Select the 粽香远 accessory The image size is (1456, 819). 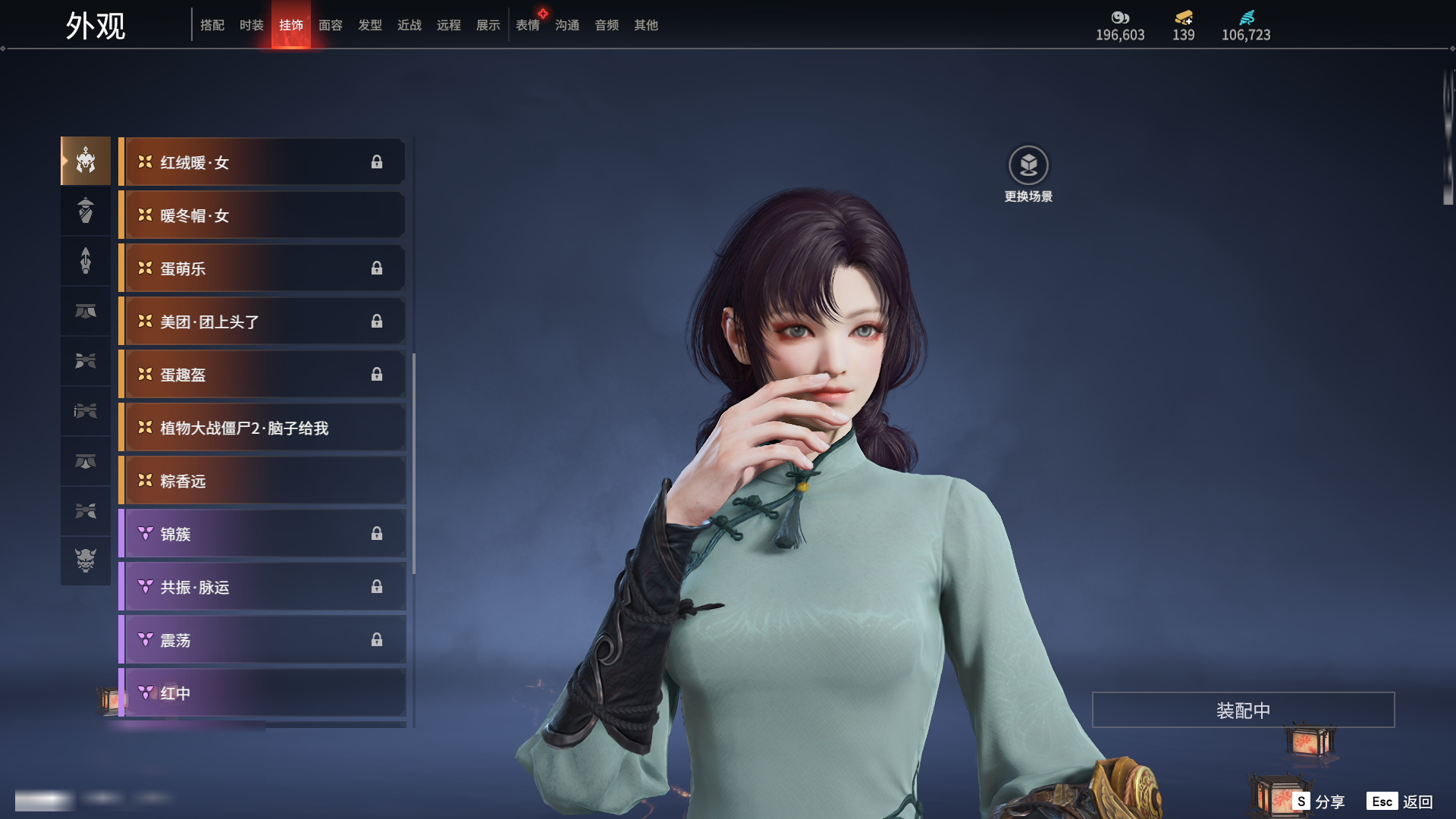tap(262, 481)
